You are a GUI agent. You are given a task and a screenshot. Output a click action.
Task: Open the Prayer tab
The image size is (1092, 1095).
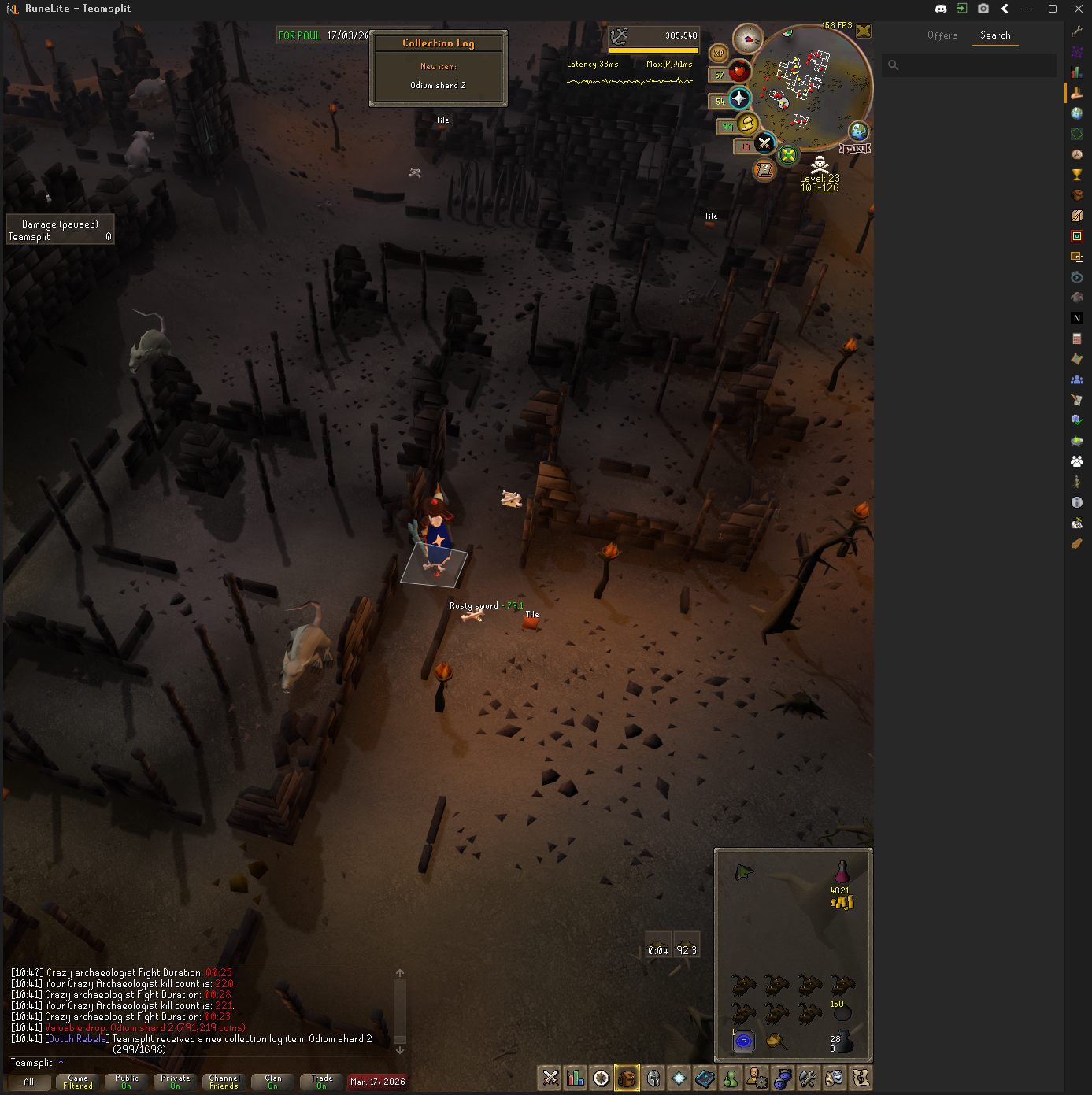click(679, 1078)
